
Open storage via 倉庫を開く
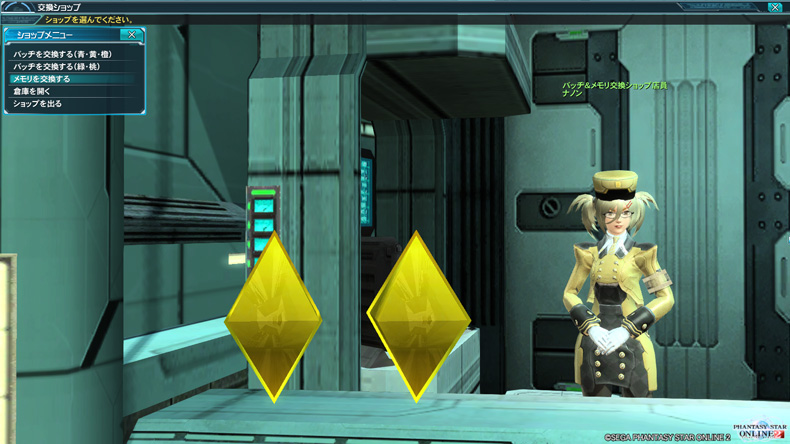click(x=31, y=90)
